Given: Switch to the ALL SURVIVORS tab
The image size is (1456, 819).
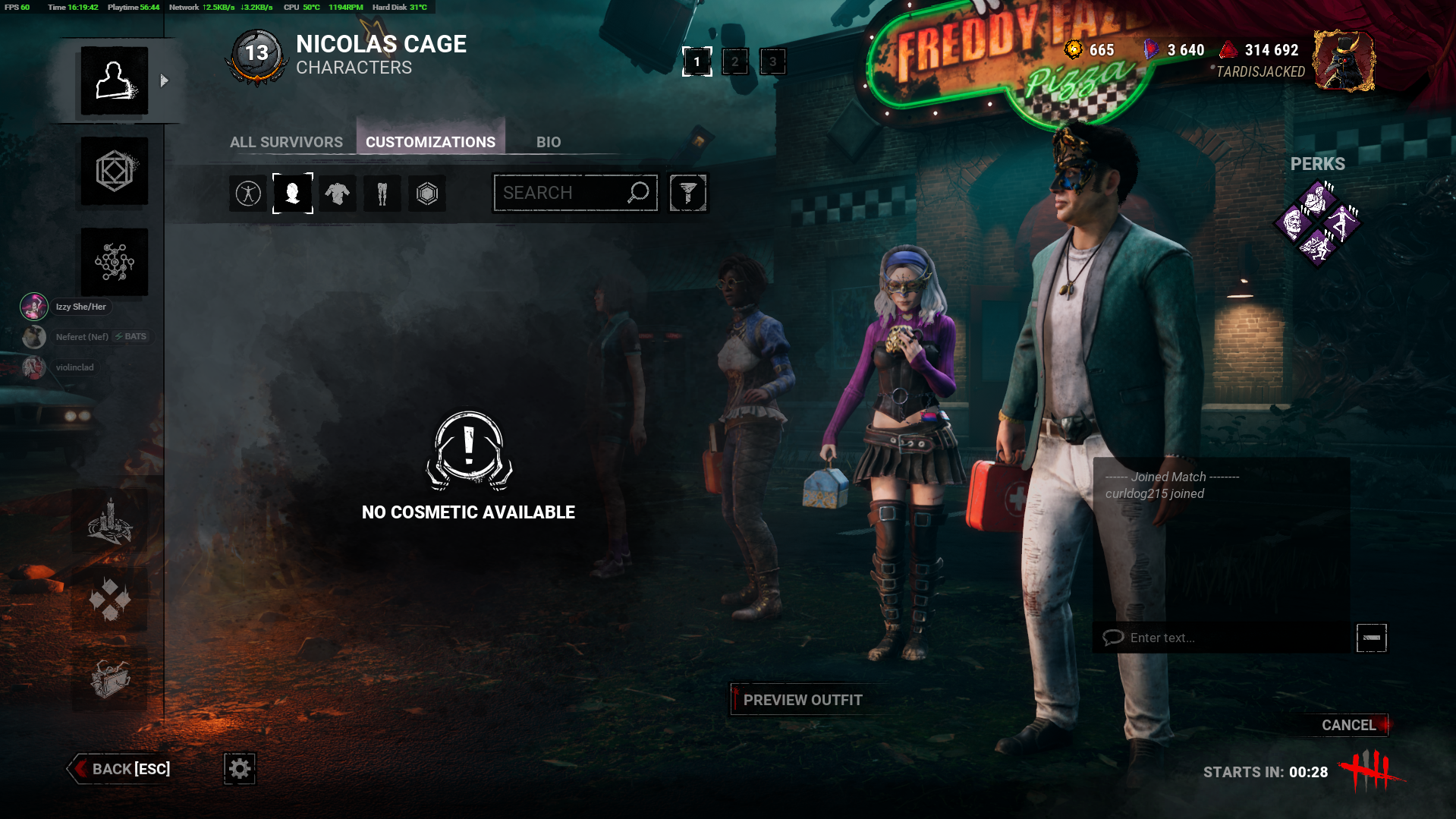Looking at the screenshot, I should (x=286, y=142).
